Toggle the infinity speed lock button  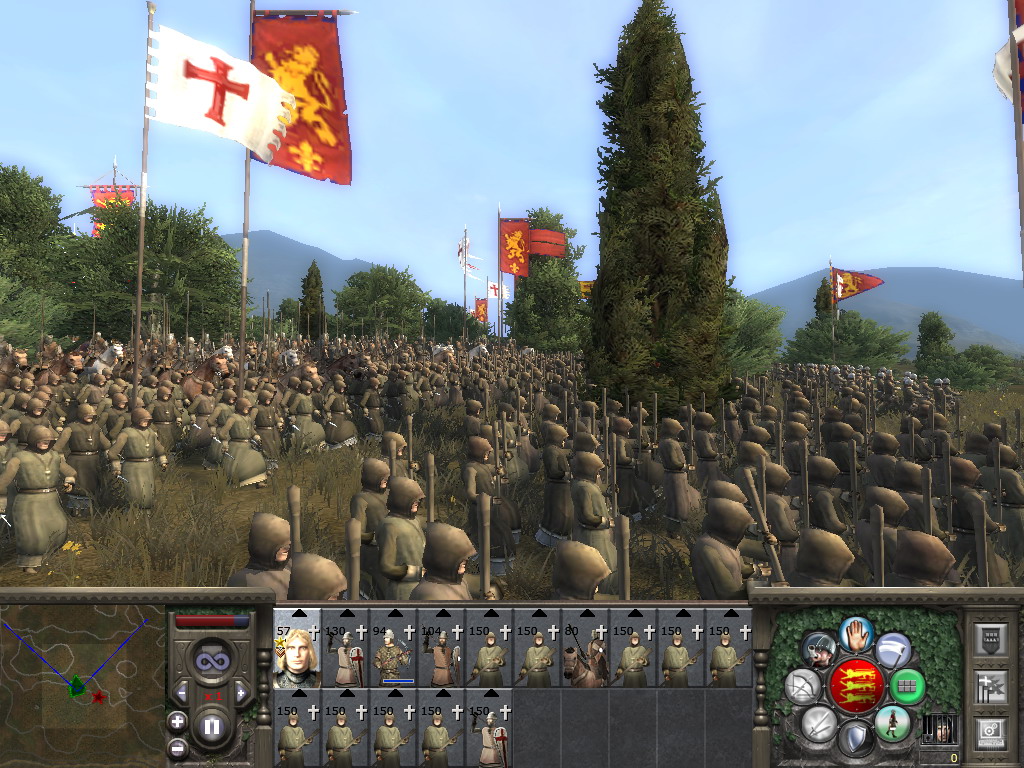click(212, 660)
